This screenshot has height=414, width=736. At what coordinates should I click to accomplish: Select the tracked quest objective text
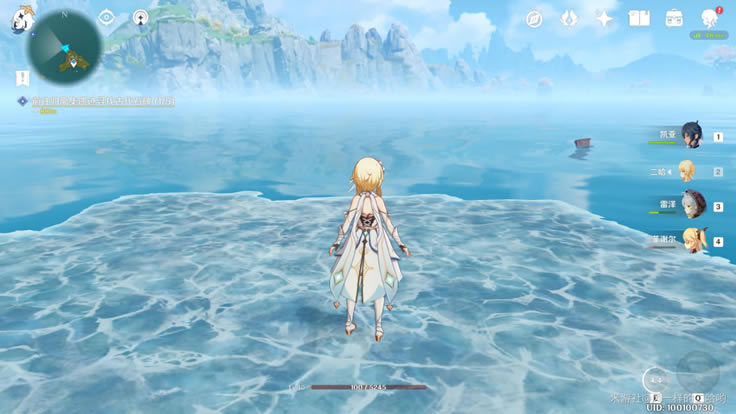(100, 101)
